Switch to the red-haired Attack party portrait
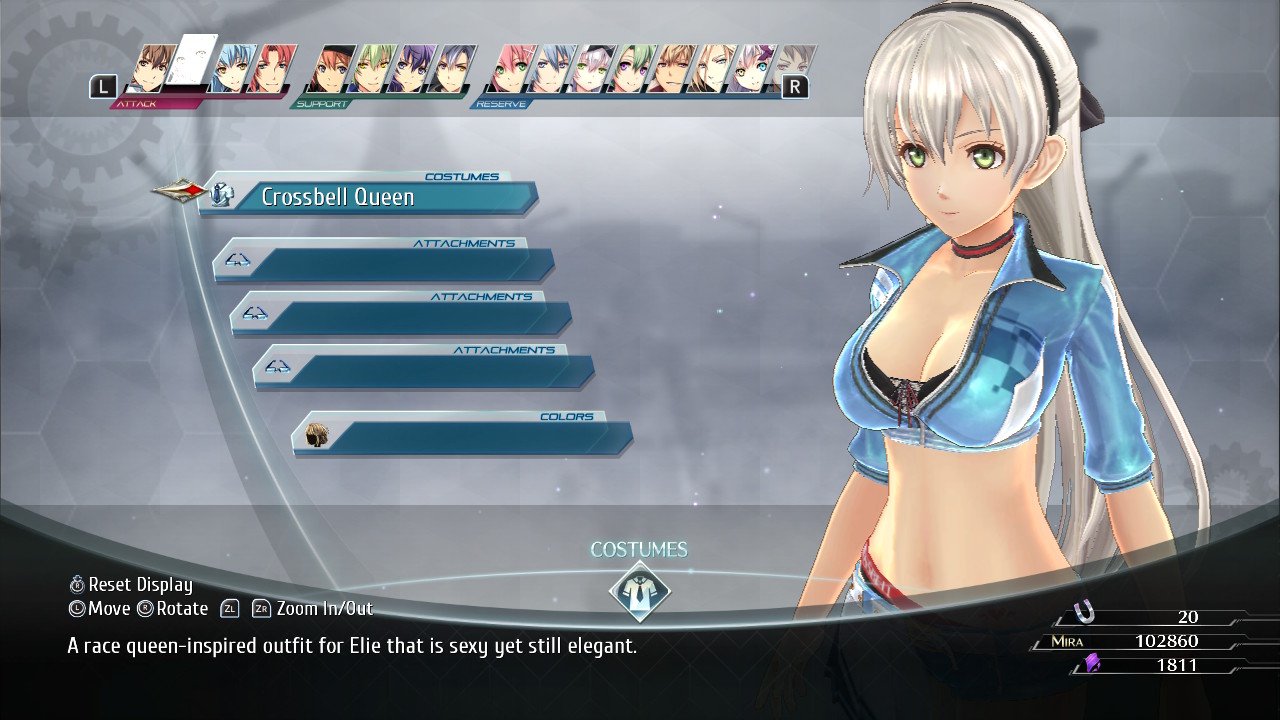 269,70
